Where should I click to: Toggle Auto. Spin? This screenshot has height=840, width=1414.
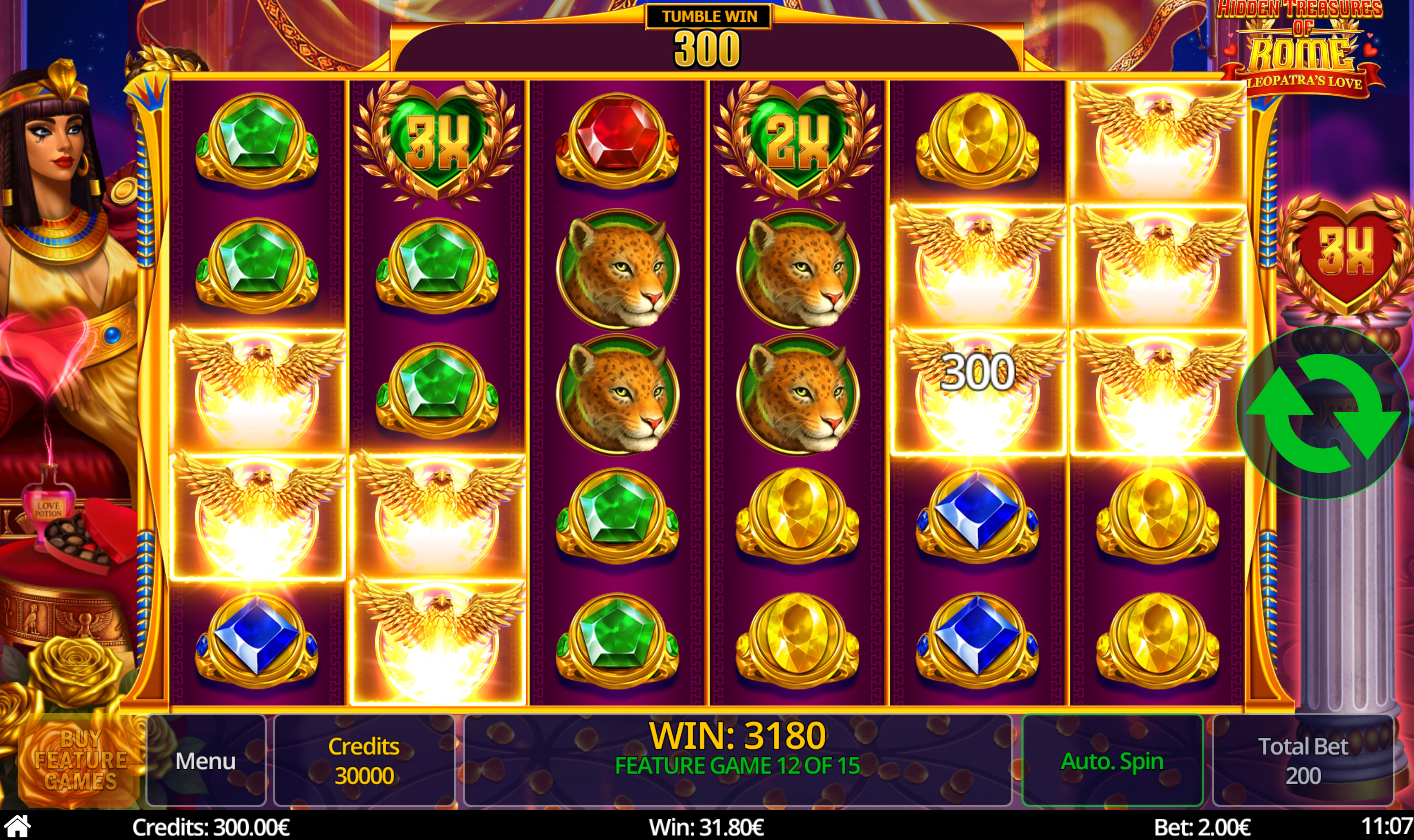click(x=1112, y=760)
